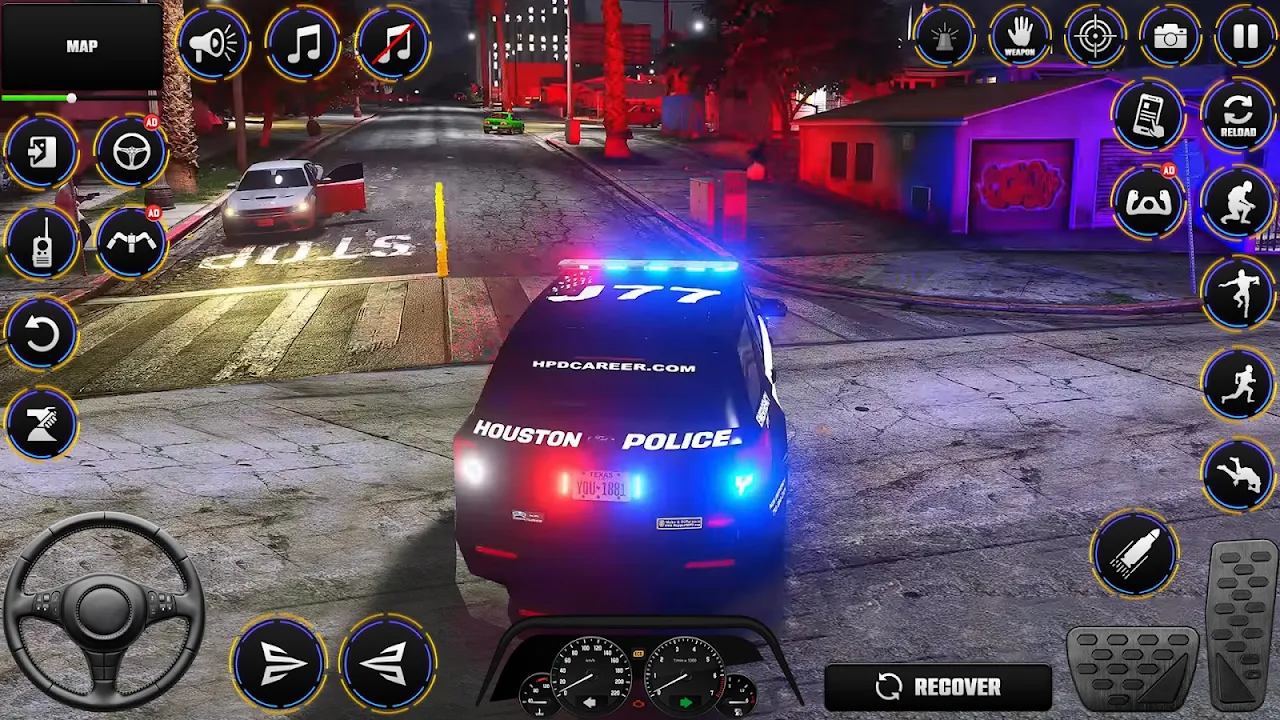Screen dimensions: 1280x720
Task: Tap the steering wheel control icon with AD badge
Action: [x=131, y=152]
